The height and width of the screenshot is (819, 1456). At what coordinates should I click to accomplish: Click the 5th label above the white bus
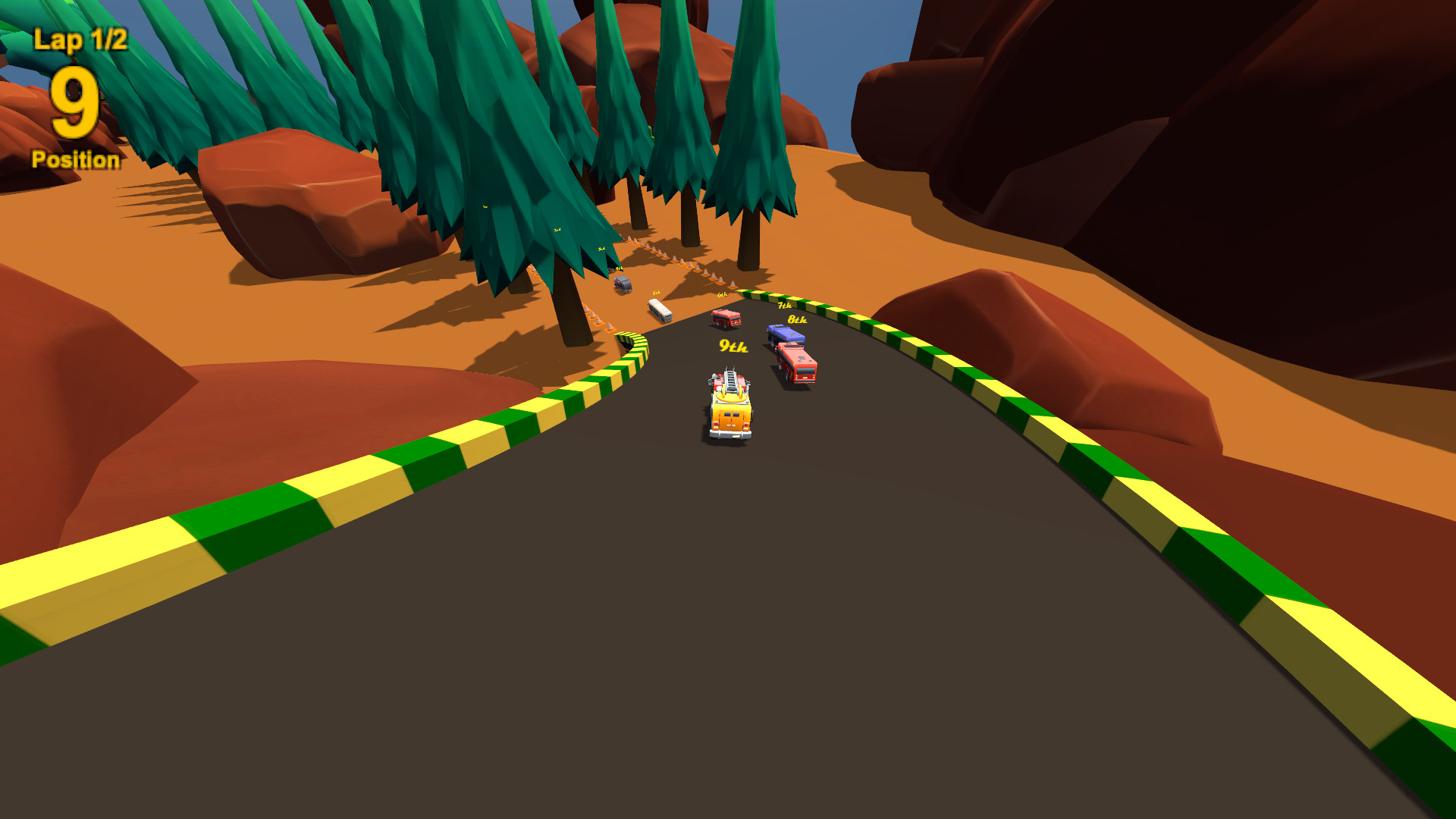pyautogui.click(x=656, y=293)
